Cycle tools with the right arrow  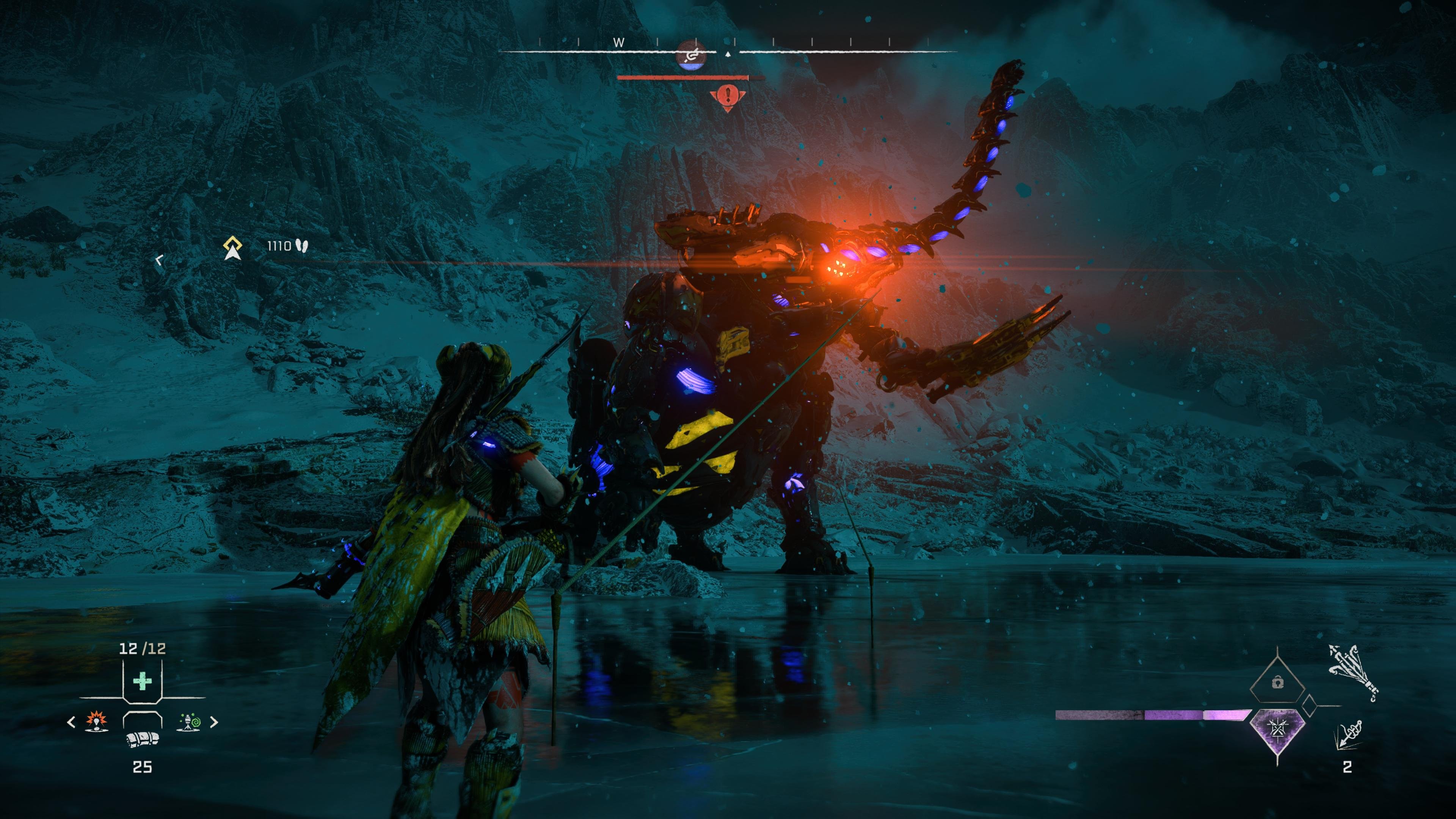click(214, 722)
